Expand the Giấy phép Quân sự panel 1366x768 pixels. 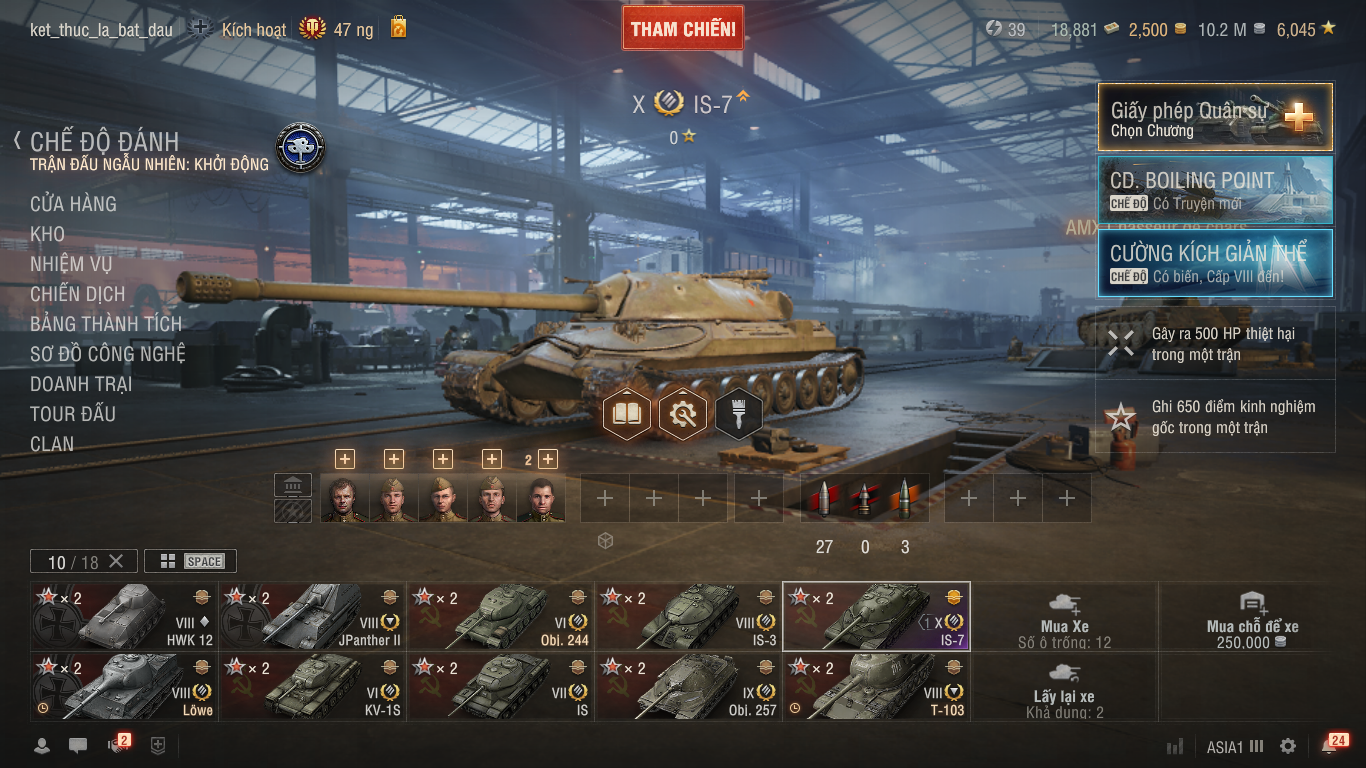click(1214, 117)
